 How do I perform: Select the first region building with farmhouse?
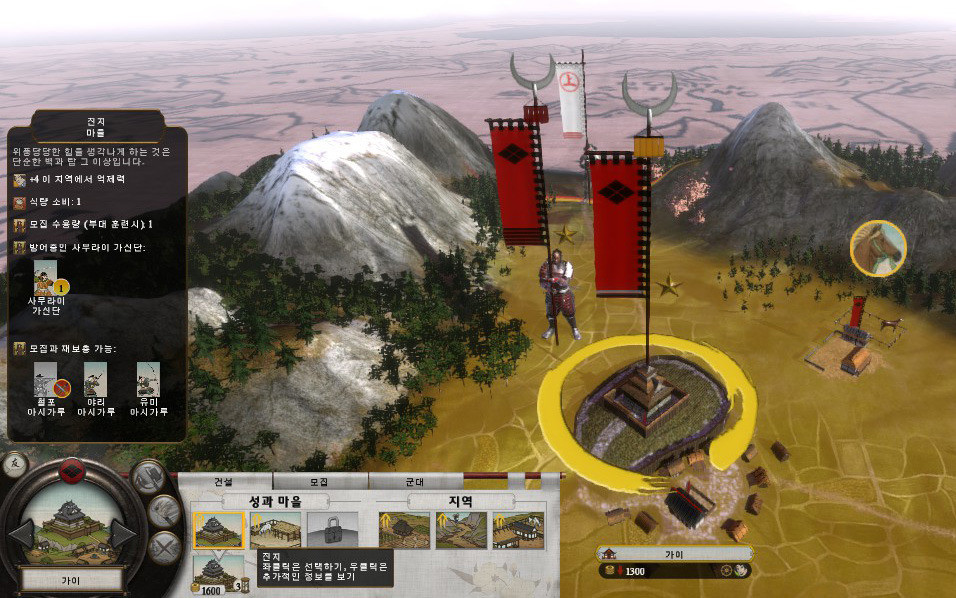[x=404, y=529]
